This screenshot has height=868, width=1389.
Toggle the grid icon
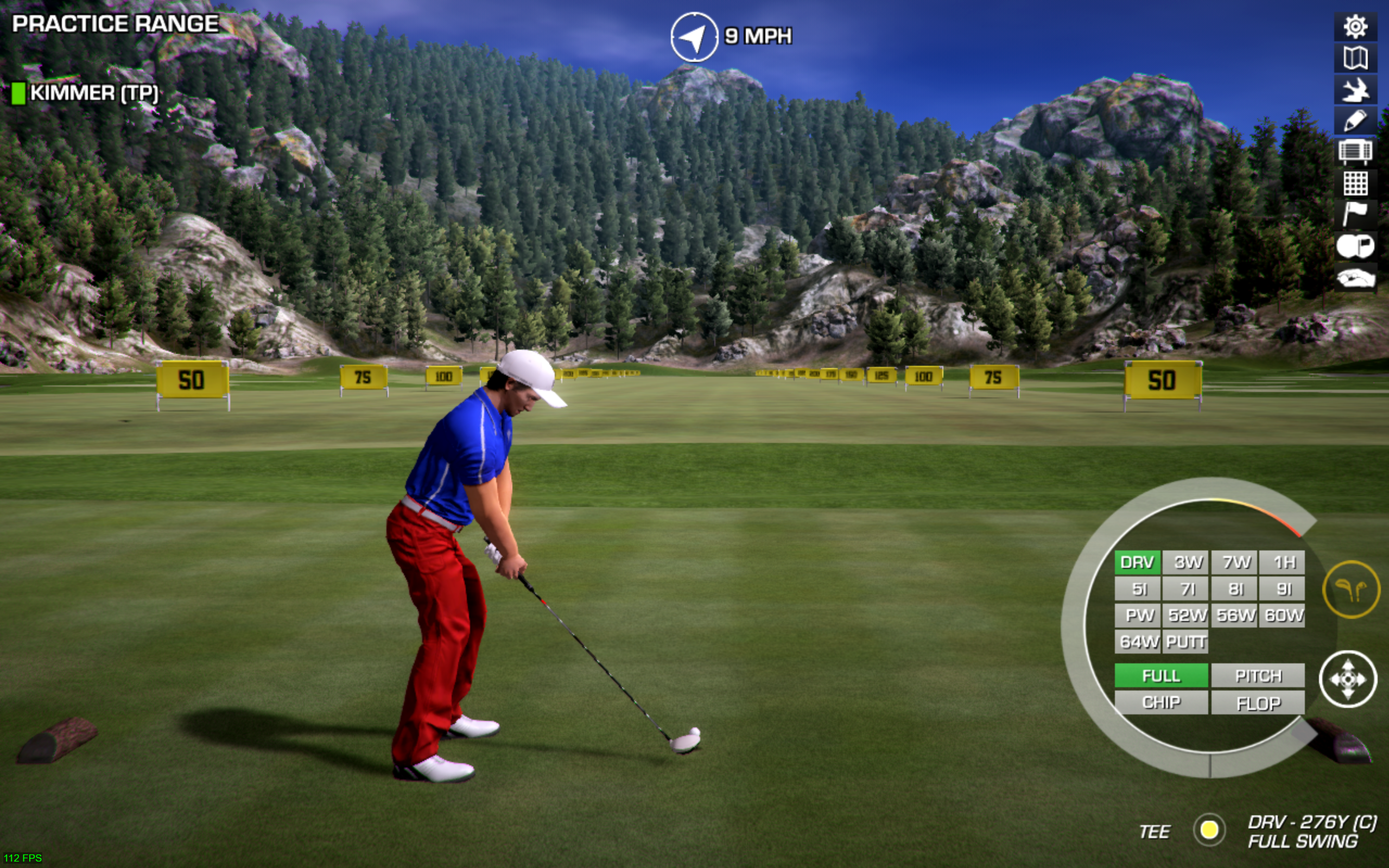[1355, 183]
